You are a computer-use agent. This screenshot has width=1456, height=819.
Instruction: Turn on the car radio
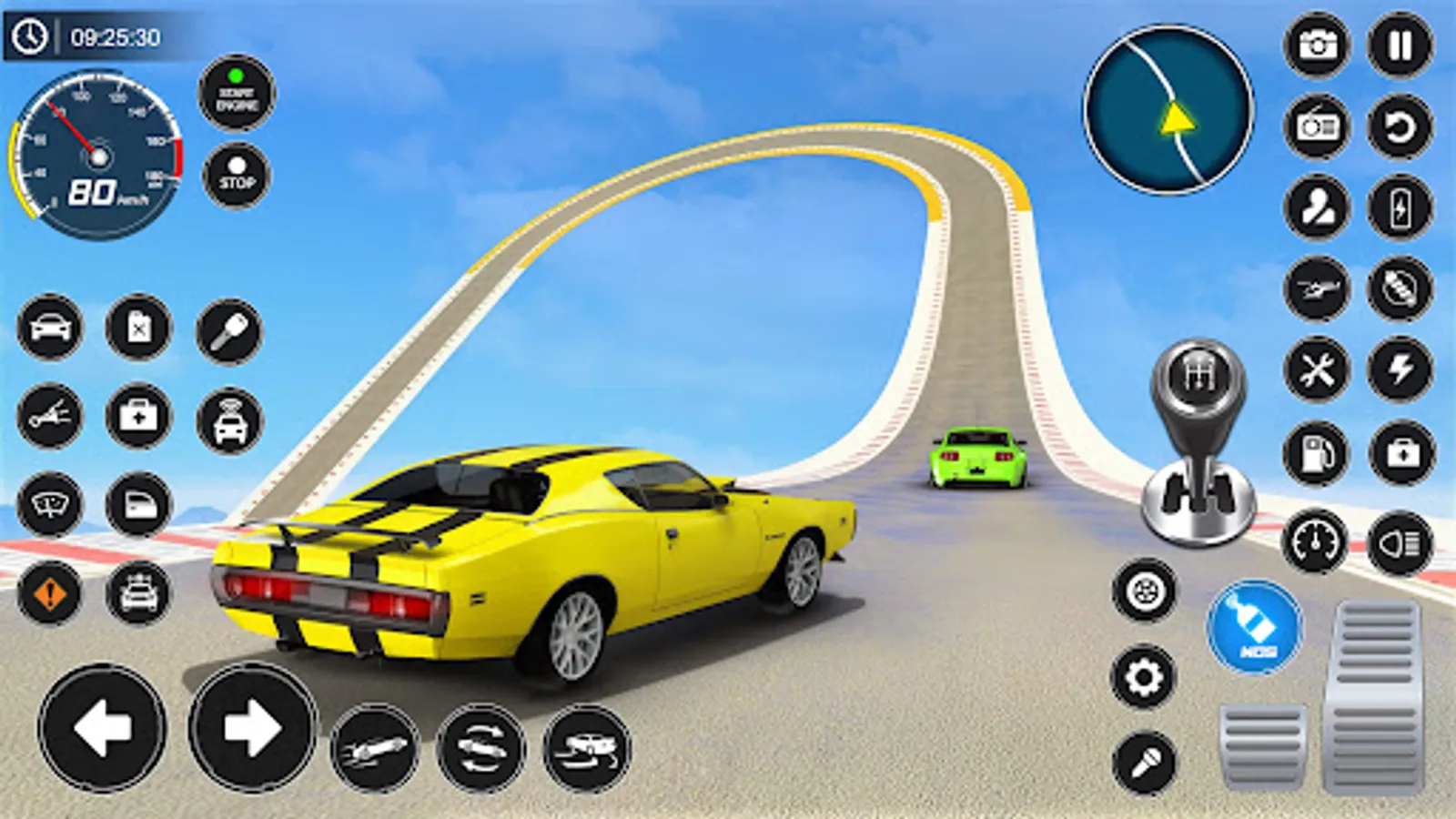tap(1317, 126)
